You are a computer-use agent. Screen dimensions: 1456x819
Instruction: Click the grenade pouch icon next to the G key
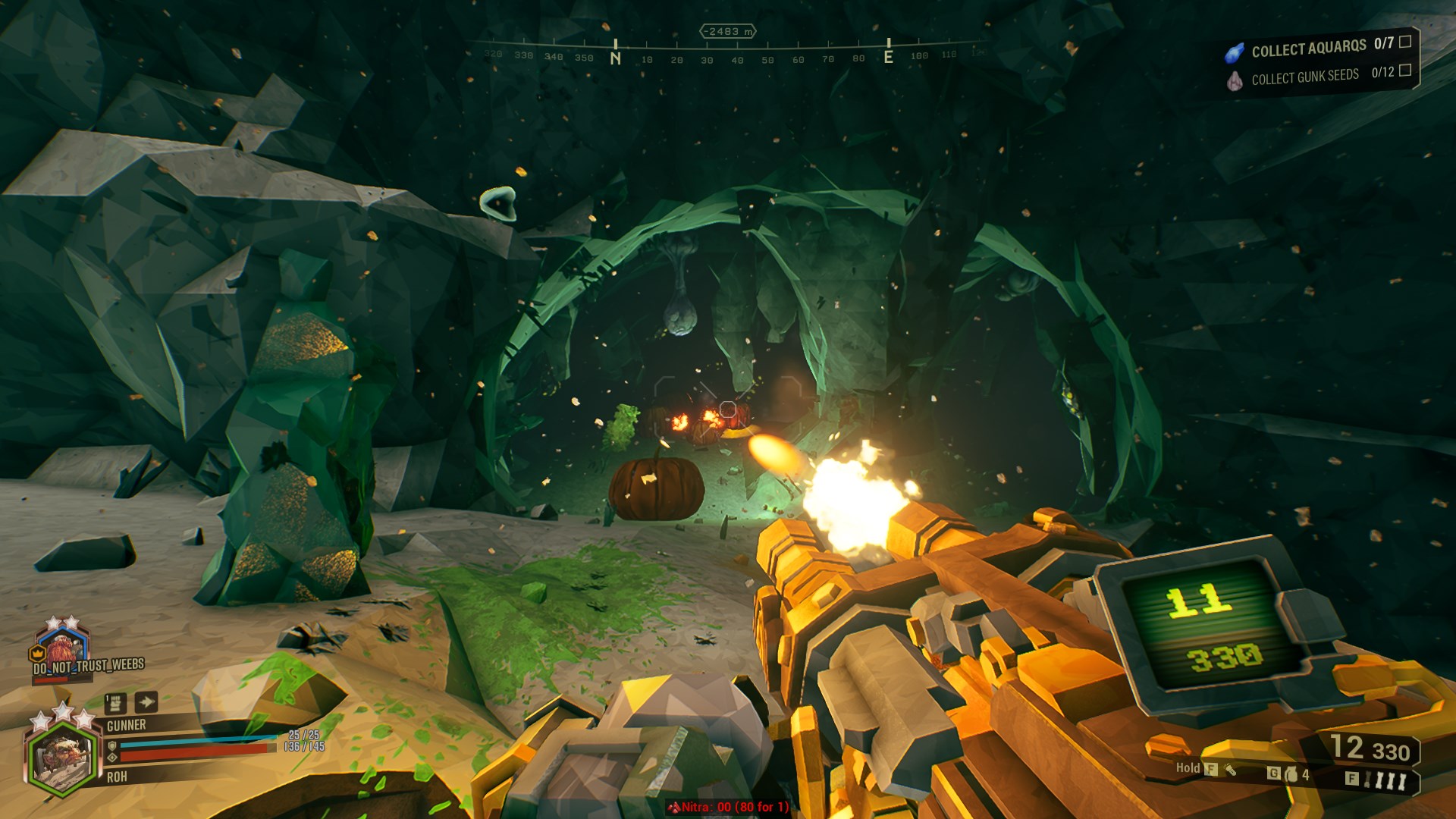(x=1291, y=775)
